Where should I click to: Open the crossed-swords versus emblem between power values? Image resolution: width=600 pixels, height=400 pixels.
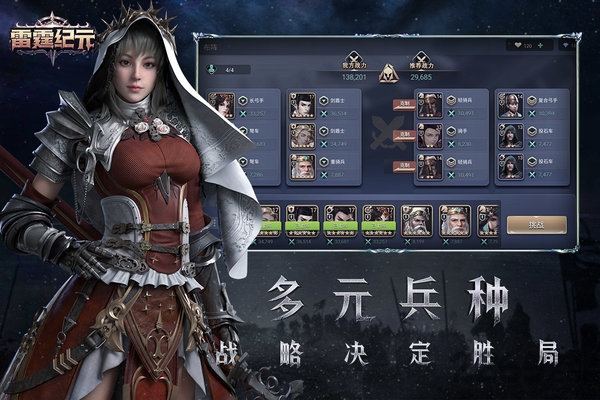pyautogui.click(x=387, y=73)
